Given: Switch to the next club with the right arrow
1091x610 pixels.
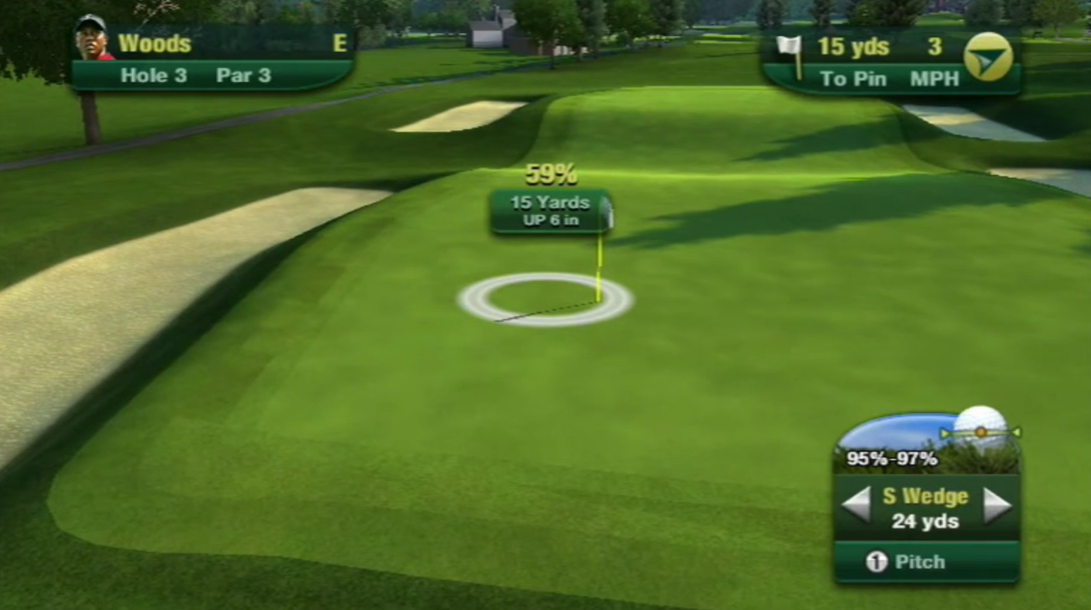Looking at the screenshot, I should click(x=997, y=505).
